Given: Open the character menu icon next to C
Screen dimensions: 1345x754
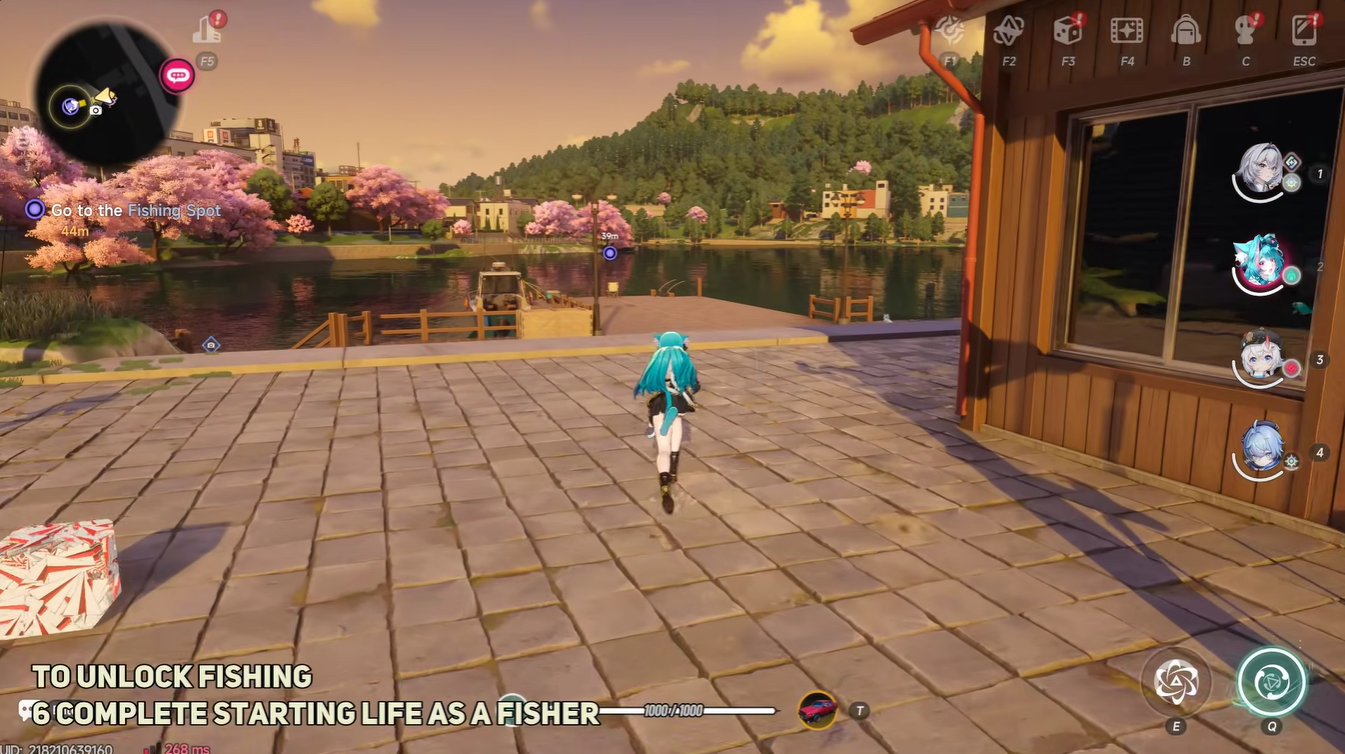Looking at the screenshot, I should [x=1245, y=30].
